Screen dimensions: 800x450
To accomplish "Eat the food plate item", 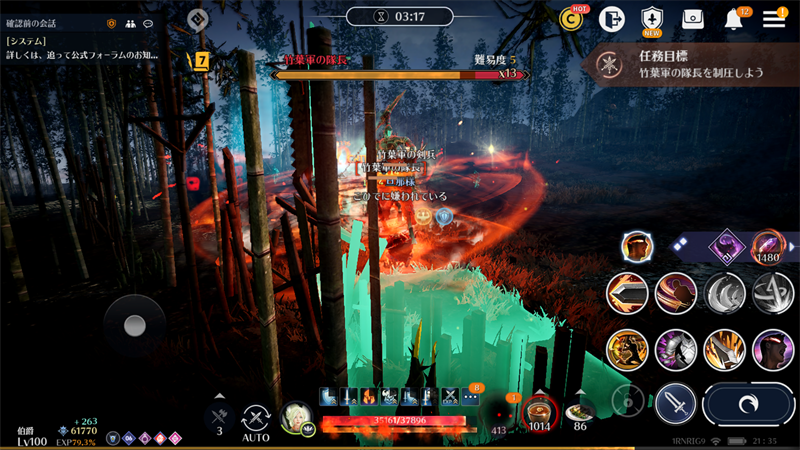I will pyautogui.click(x=579, y=411).
